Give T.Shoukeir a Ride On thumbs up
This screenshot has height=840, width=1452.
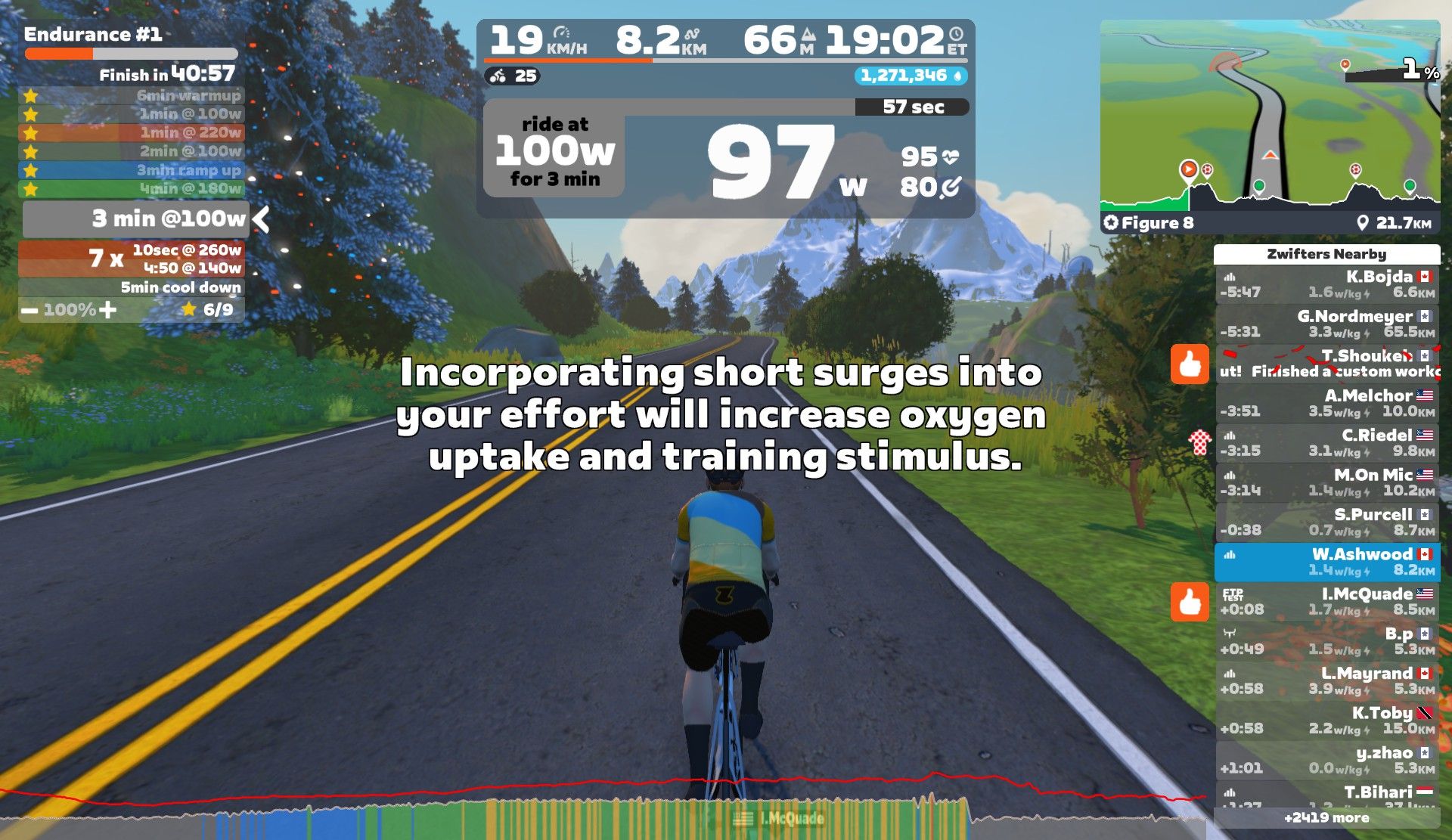1190,364
